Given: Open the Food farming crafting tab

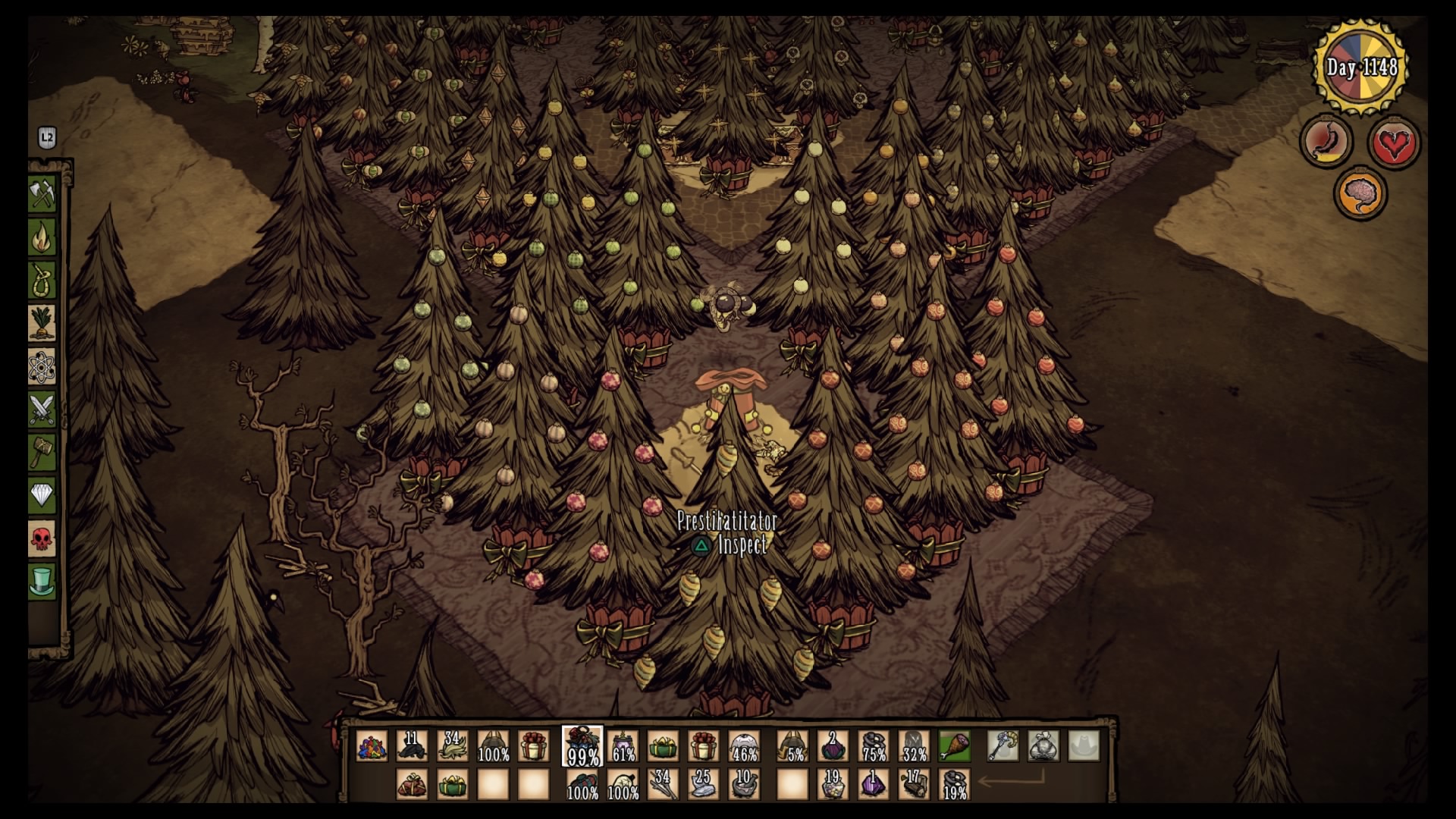Looking at the screenshot, I should (x=42, y=324).
